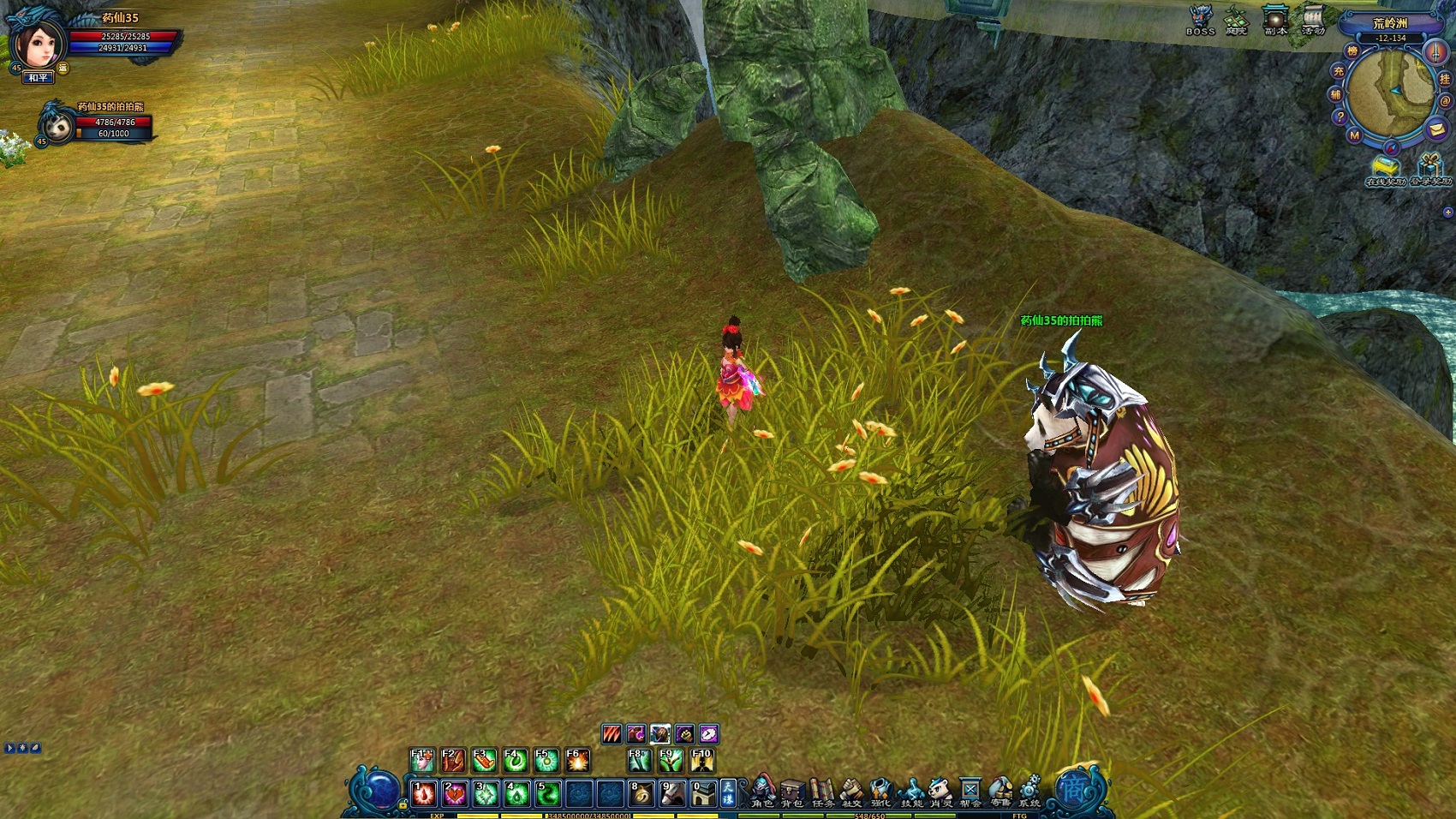Image resolution: width=1456 pixels, height=819 pixels.
Task: Show the 任务 quest log
Action: click(x=822, y=792)
